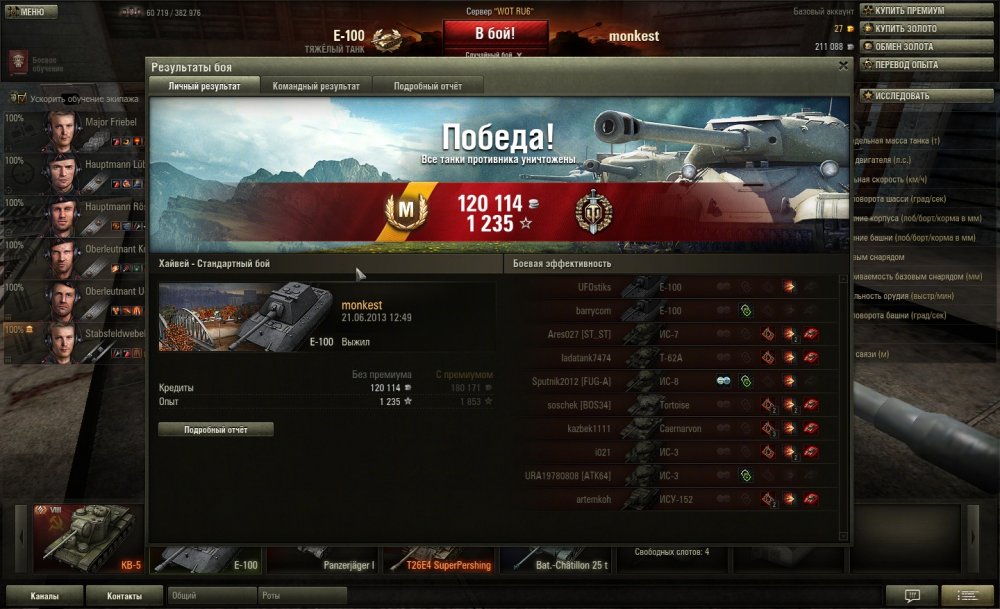
Task: Click the Подробный отчёт button below credits
Action: pyautogui.click(x=215, y=429)
